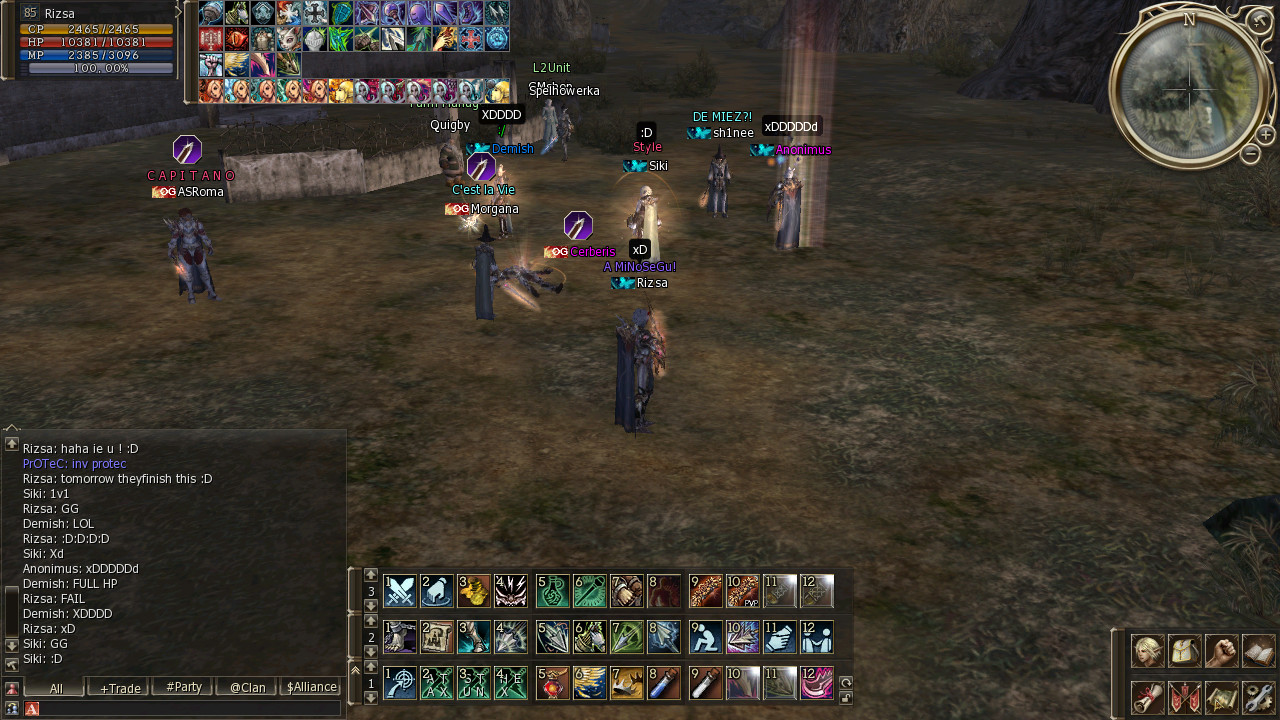The width and height of the screenshot is (1280, 720).
Task: Zoom in the minimap with plus button
Action: [x=1265, y=134]
